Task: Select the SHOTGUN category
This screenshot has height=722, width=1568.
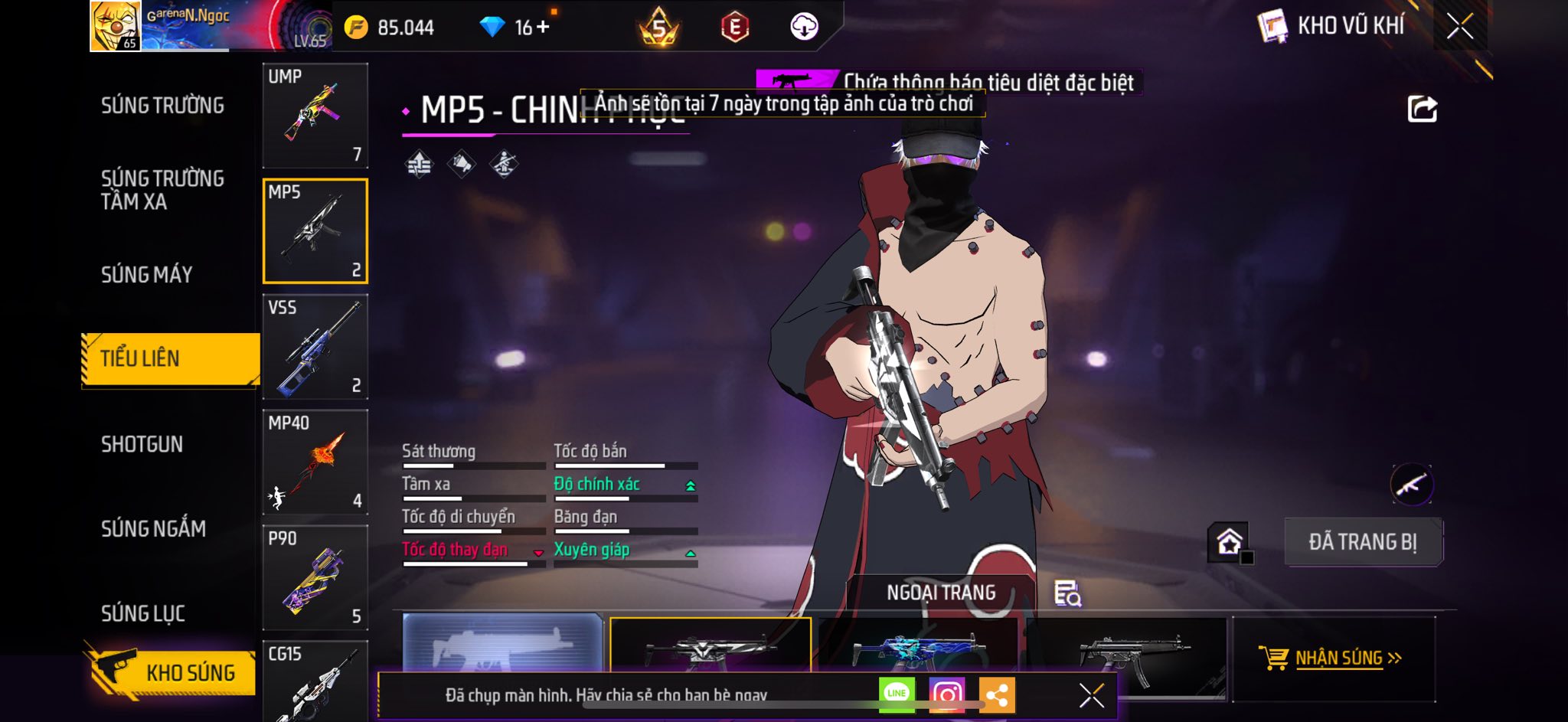Action: click(x=142, y=445)
